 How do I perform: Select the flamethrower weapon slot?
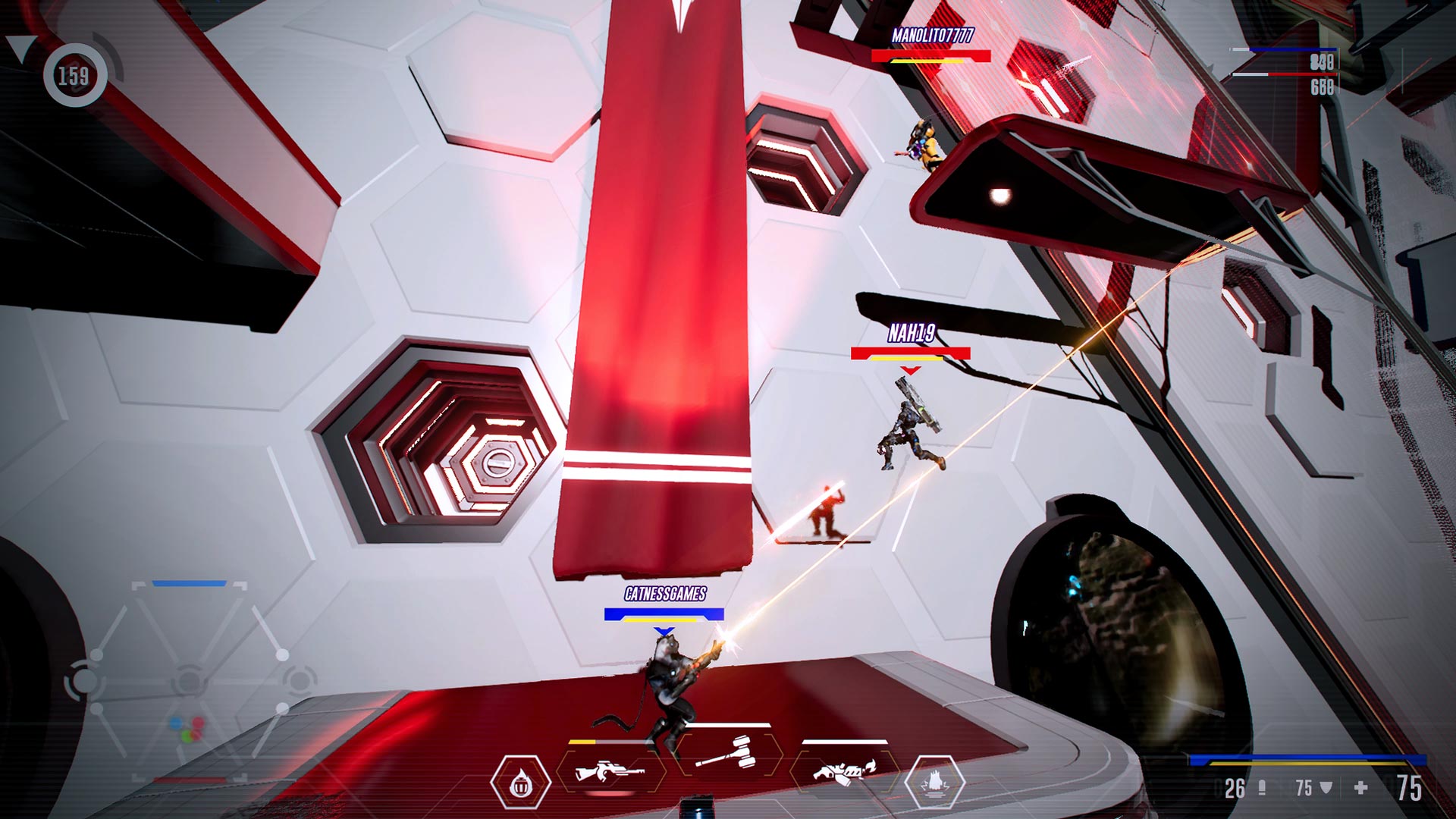click(x=842, y=770)
